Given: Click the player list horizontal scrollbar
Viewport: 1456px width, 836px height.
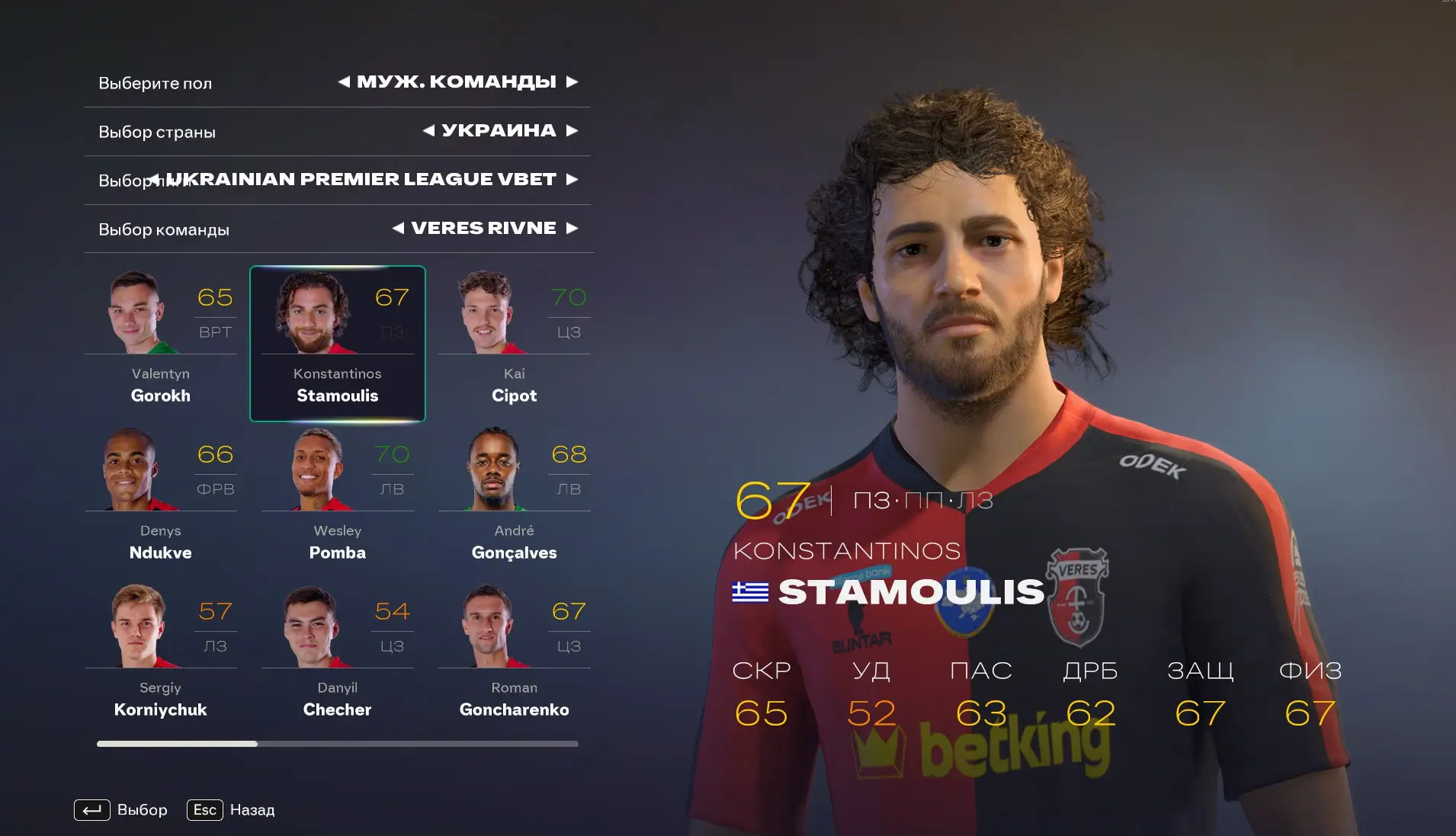Looking at the screenshot, I should [337, 743].
